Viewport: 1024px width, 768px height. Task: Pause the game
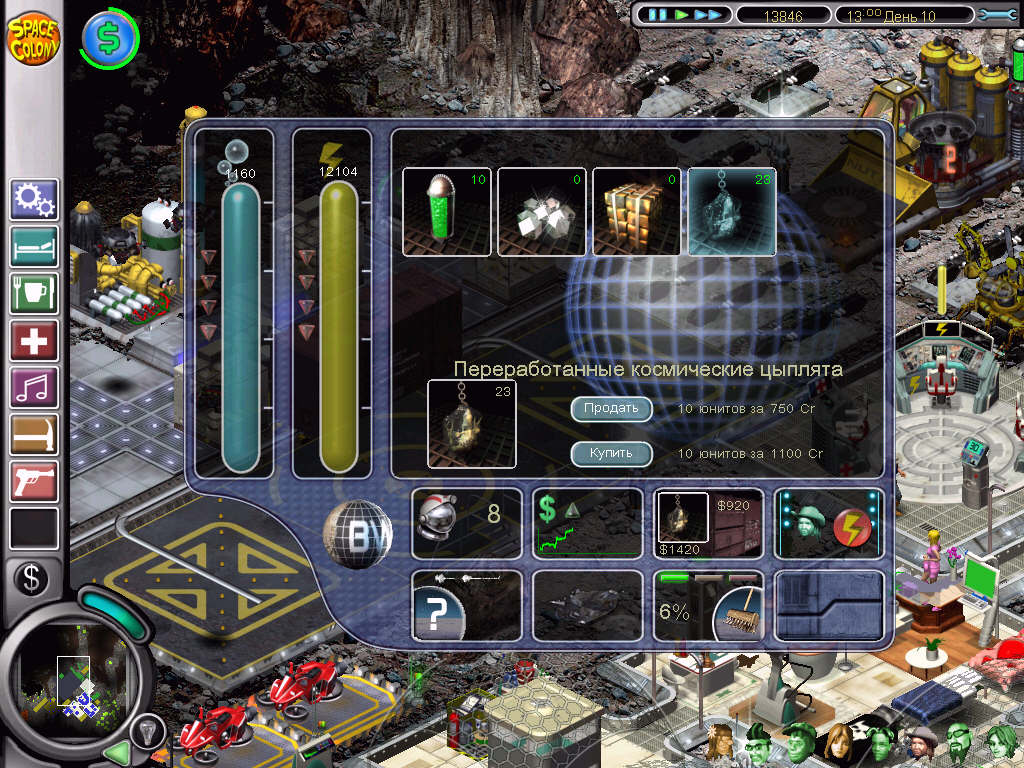click(657, 15)
